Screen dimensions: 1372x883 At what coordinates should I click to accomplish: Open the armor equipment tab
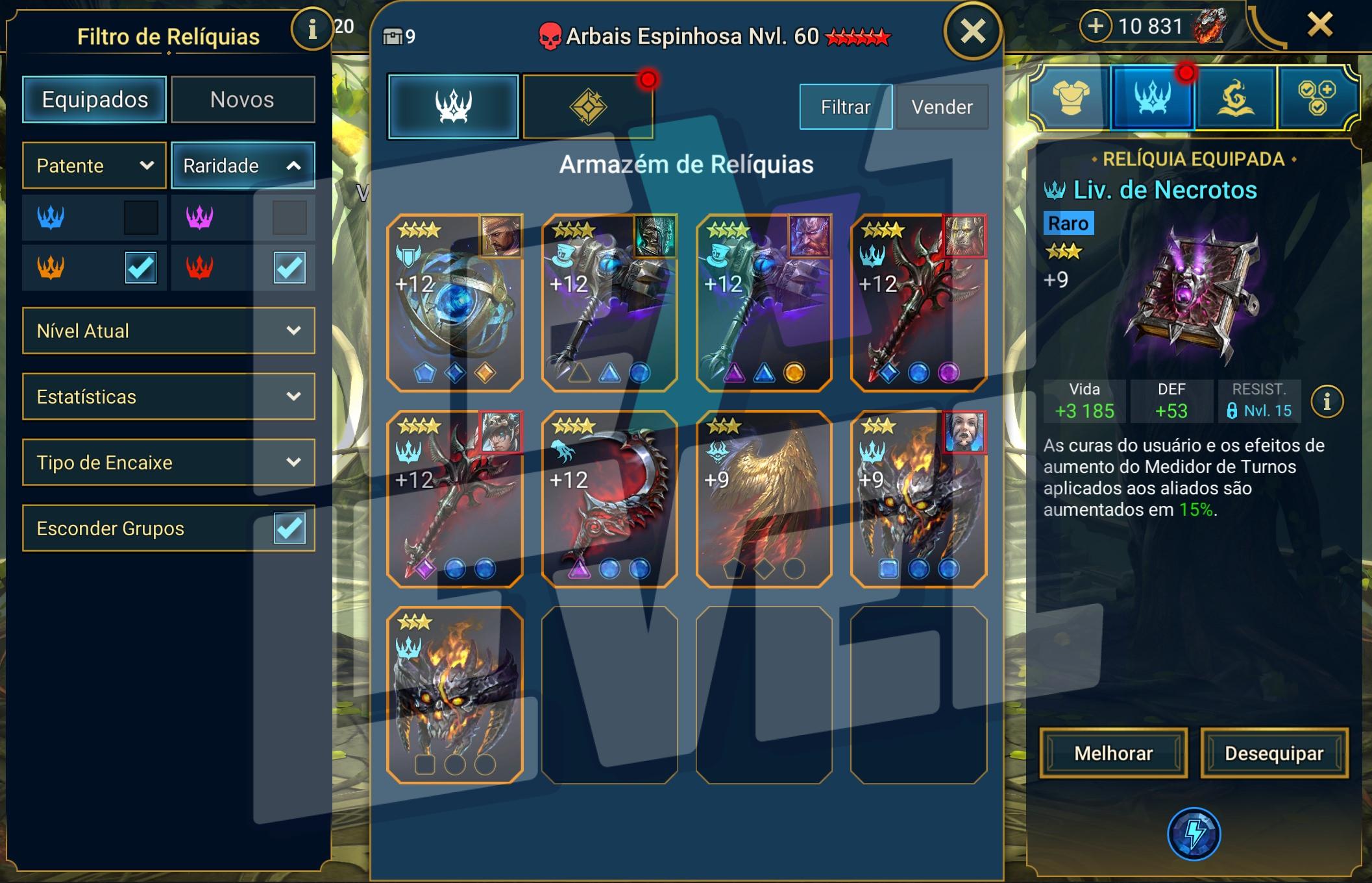point(1070,99)
